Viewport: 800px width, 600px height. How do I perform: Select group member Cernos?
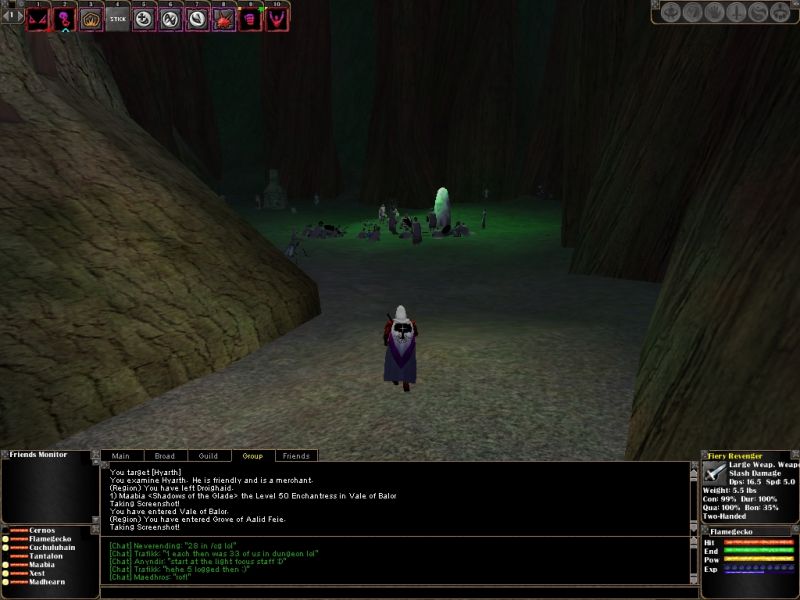[41, 530]
